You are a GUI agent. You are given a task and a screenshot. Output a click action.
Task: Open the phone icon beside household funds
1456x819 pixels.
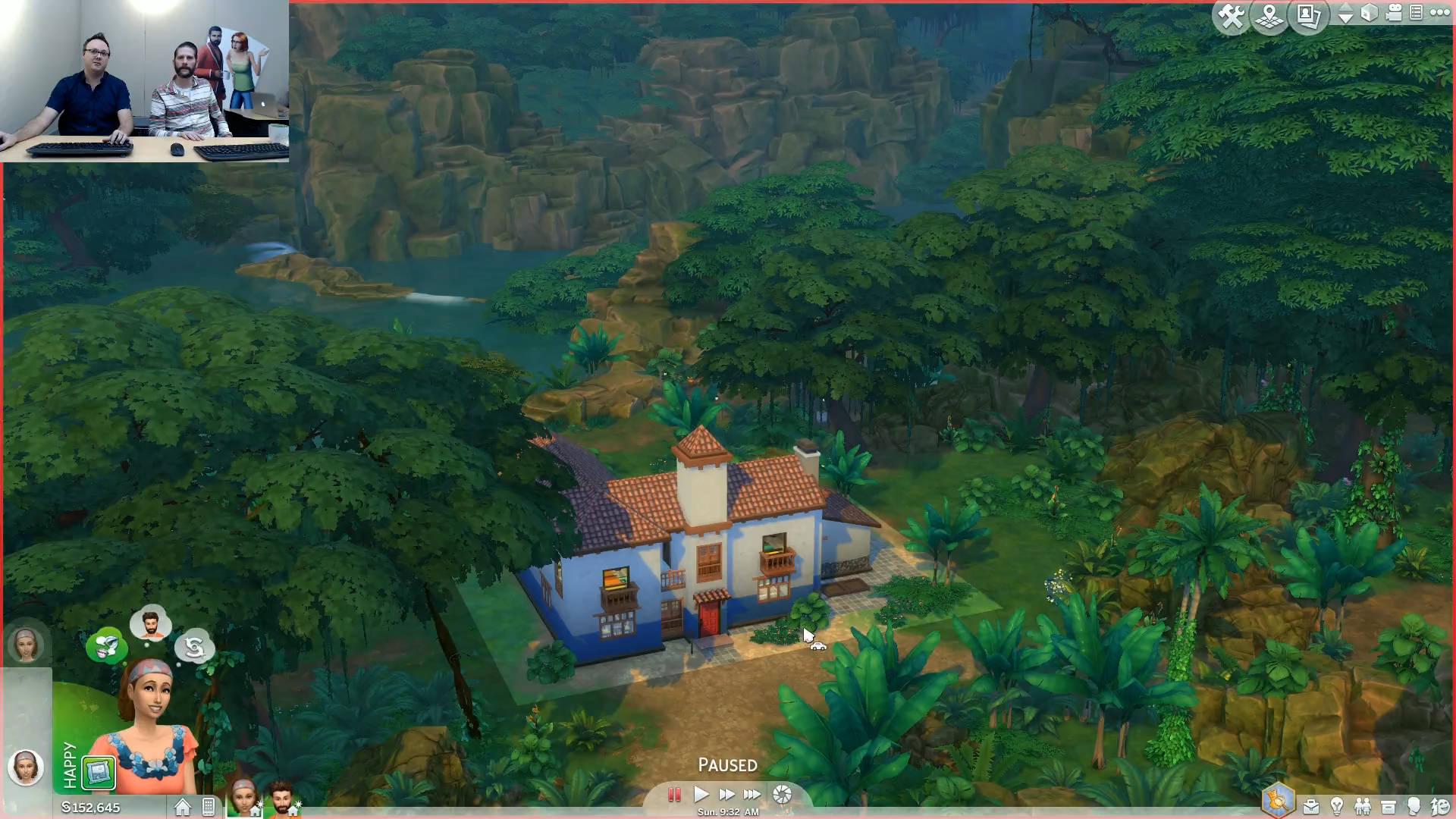(209, 807)
